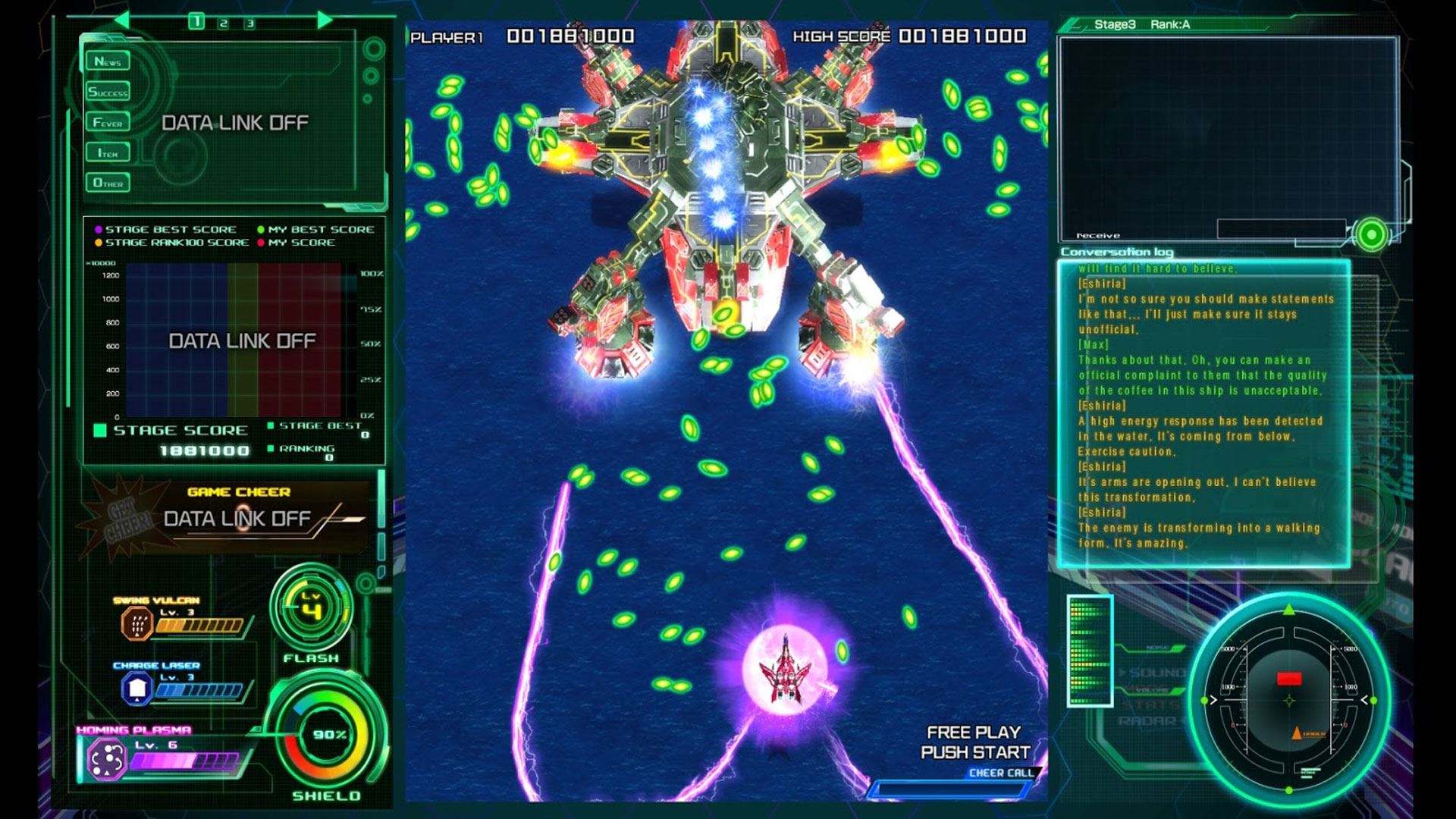The image size is (1456, 819).
Task: Click the left page arrow
Action: point(121,20)
